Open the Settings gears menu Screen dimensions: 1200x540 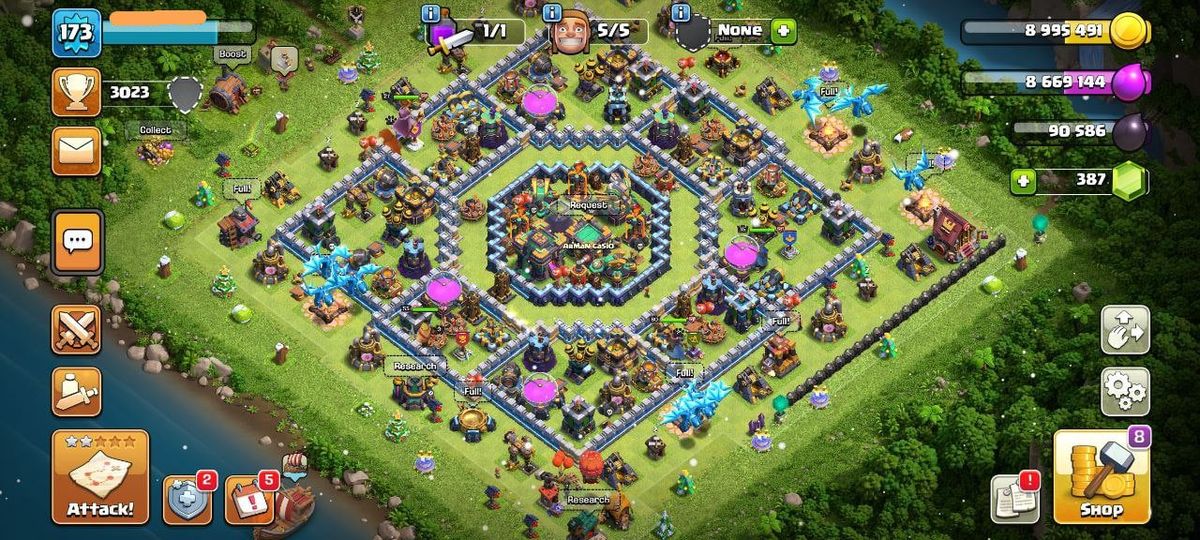coord(1125,390)
